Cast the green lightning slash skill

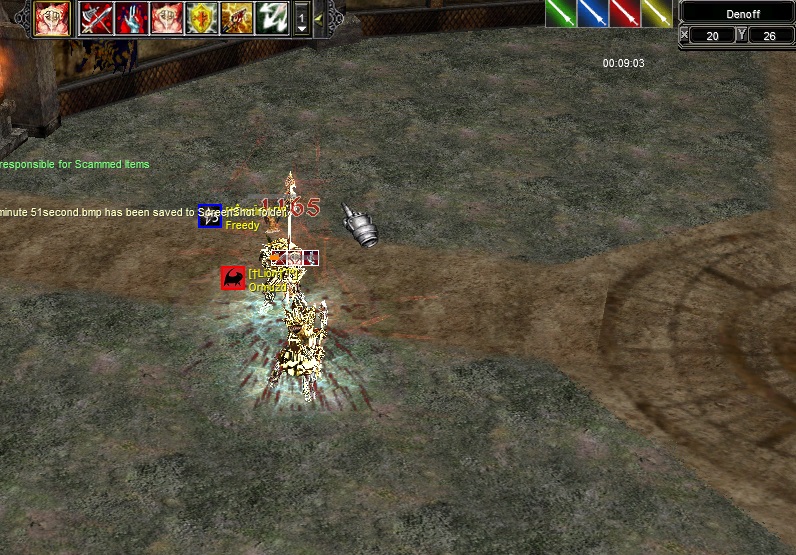[x=272, y=18]
